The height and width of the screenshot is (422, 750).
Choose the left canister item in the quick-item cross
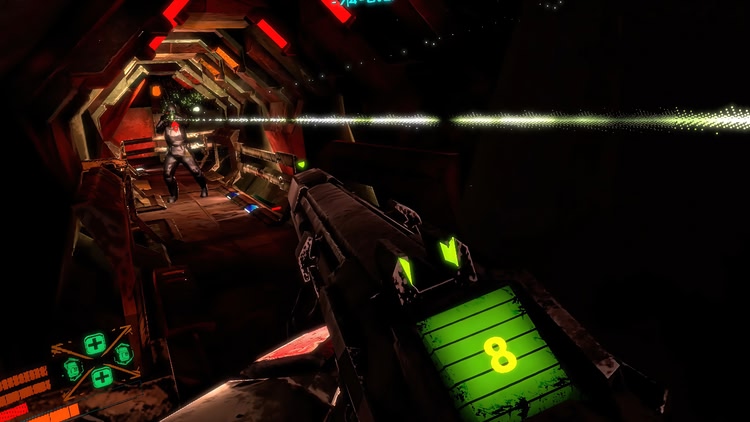pyautogui.click(x=74, y=366)
